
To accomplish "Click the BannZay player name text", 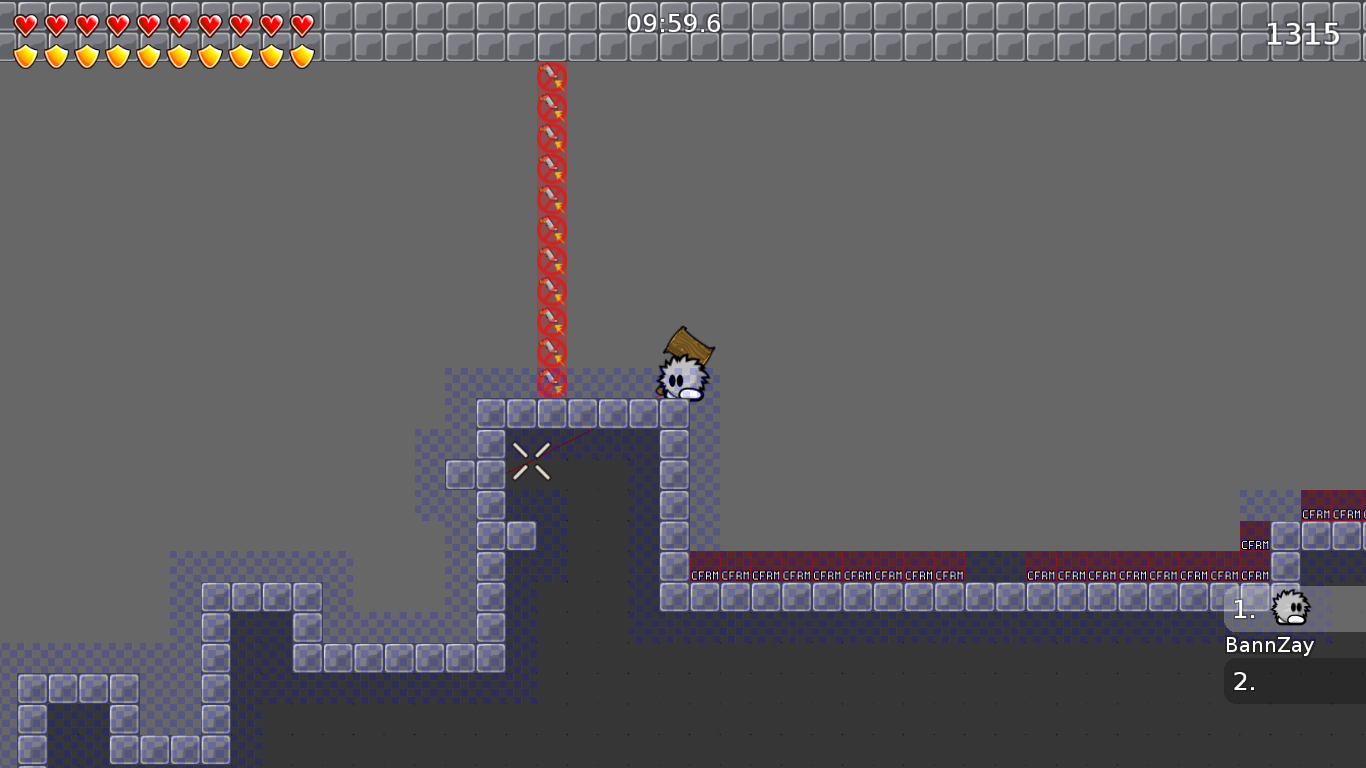I will click(x=1270, y=646).
